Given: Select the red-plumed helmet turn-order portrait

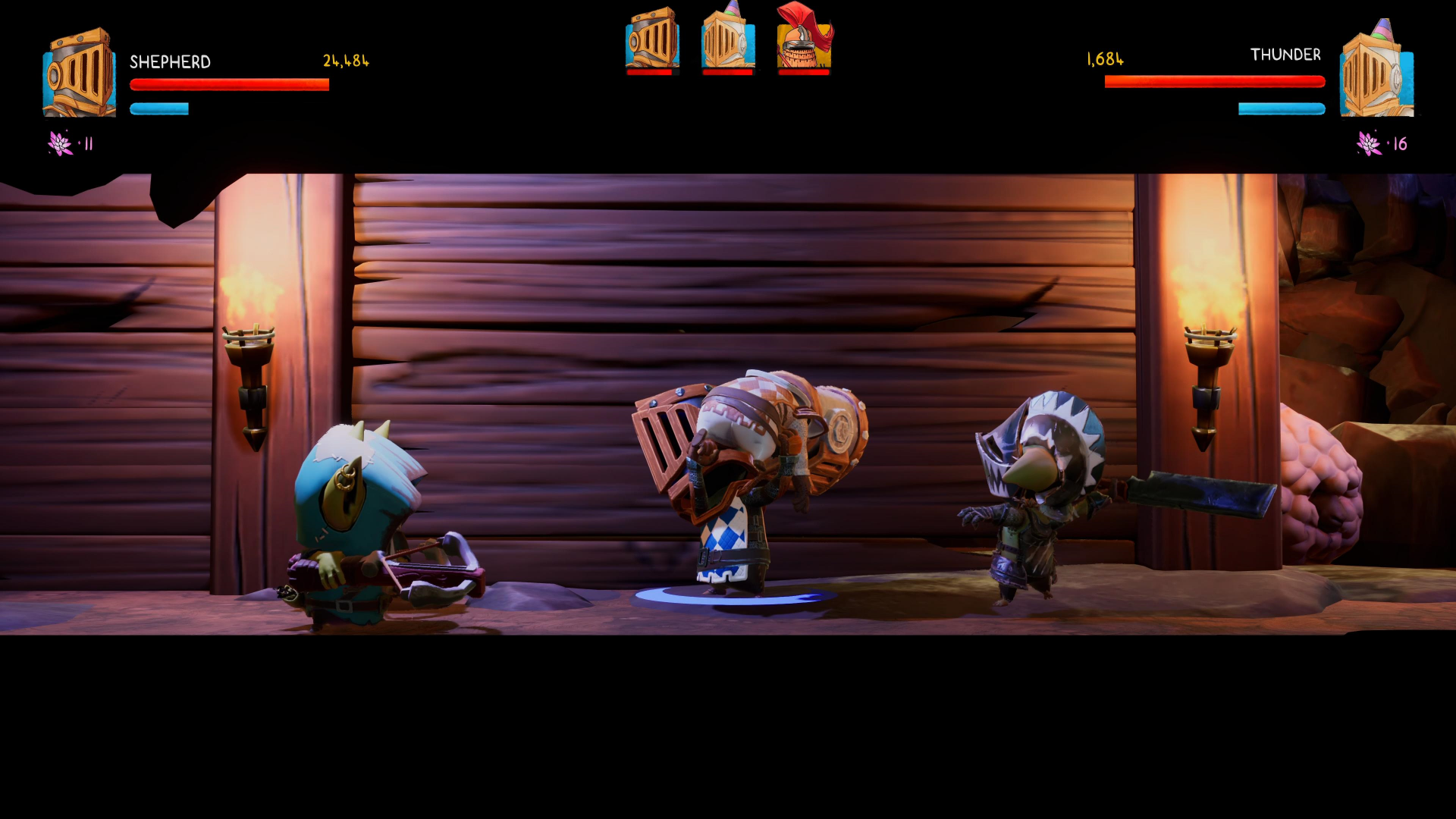Looking at the screenshot, I should coord(804,39).
